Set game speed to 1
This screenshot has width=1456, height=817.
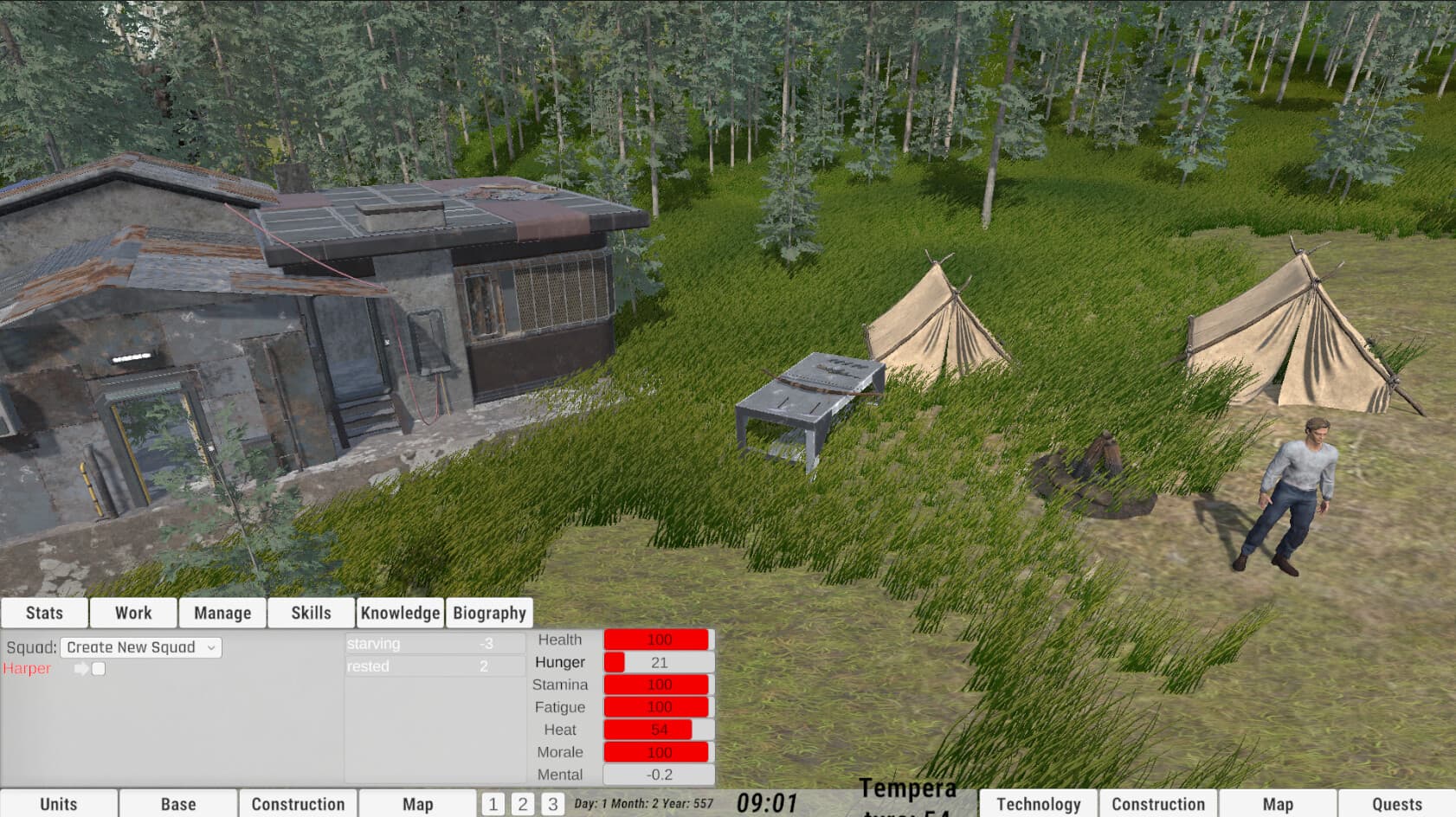click(493, 803)
